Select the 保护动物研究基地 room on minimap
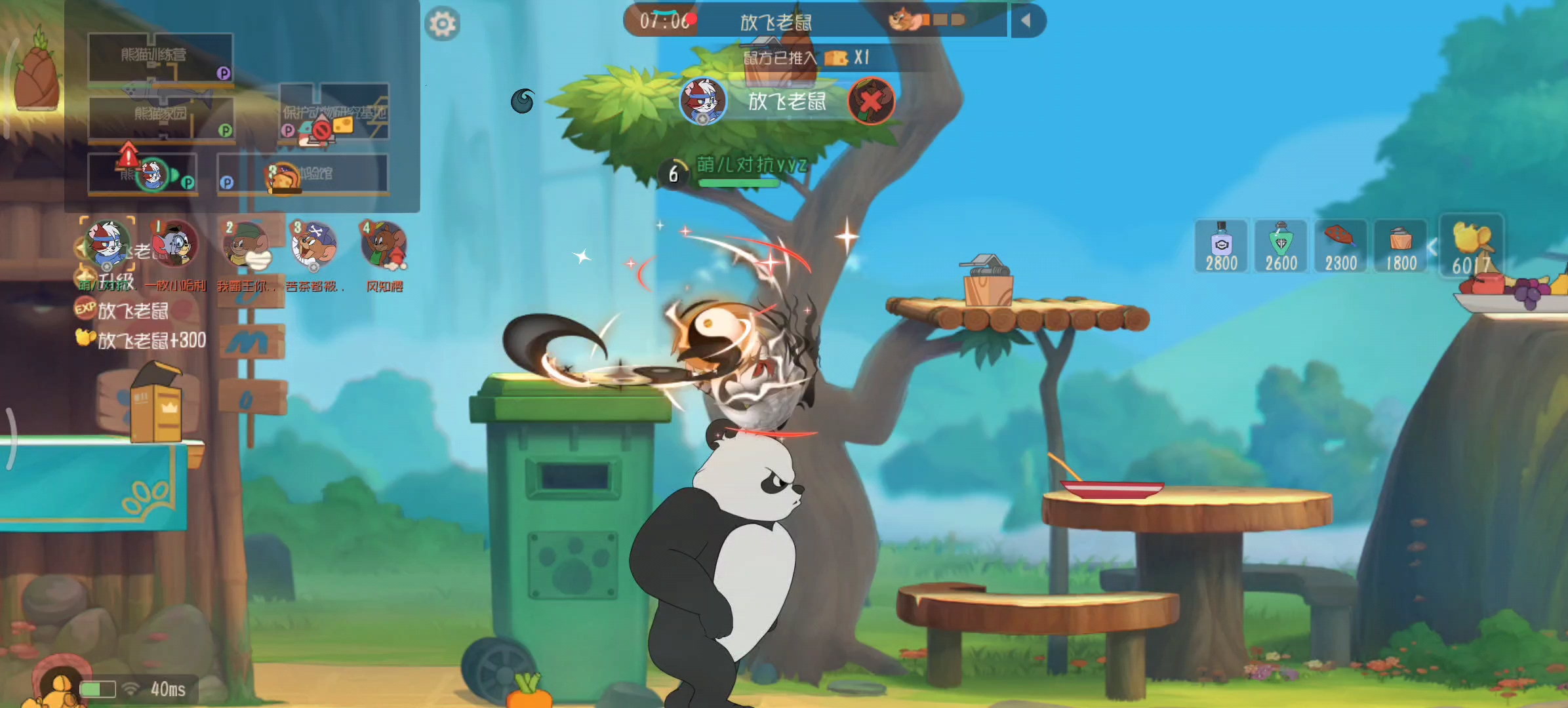The width and height of the screenshot is (1568, 708). pos(334,111)
